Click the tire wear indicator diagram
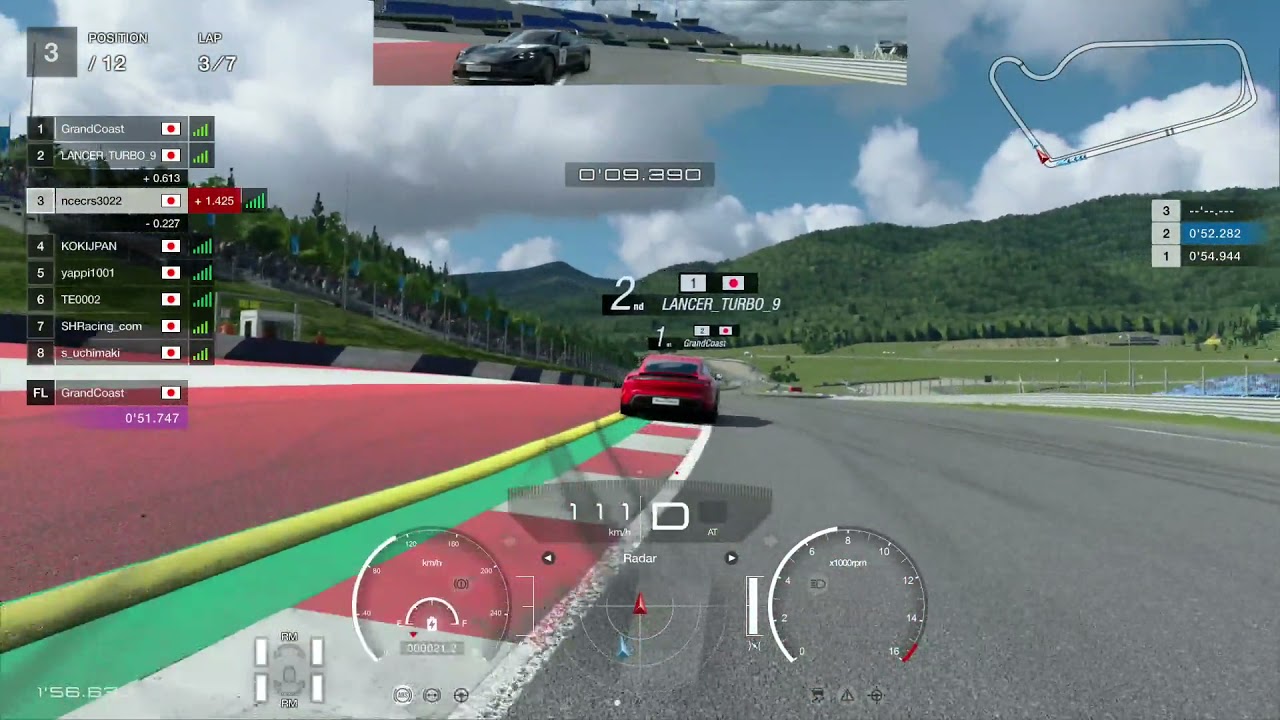The width and height of the screenshot is (1280, 720). click(289, 670)
